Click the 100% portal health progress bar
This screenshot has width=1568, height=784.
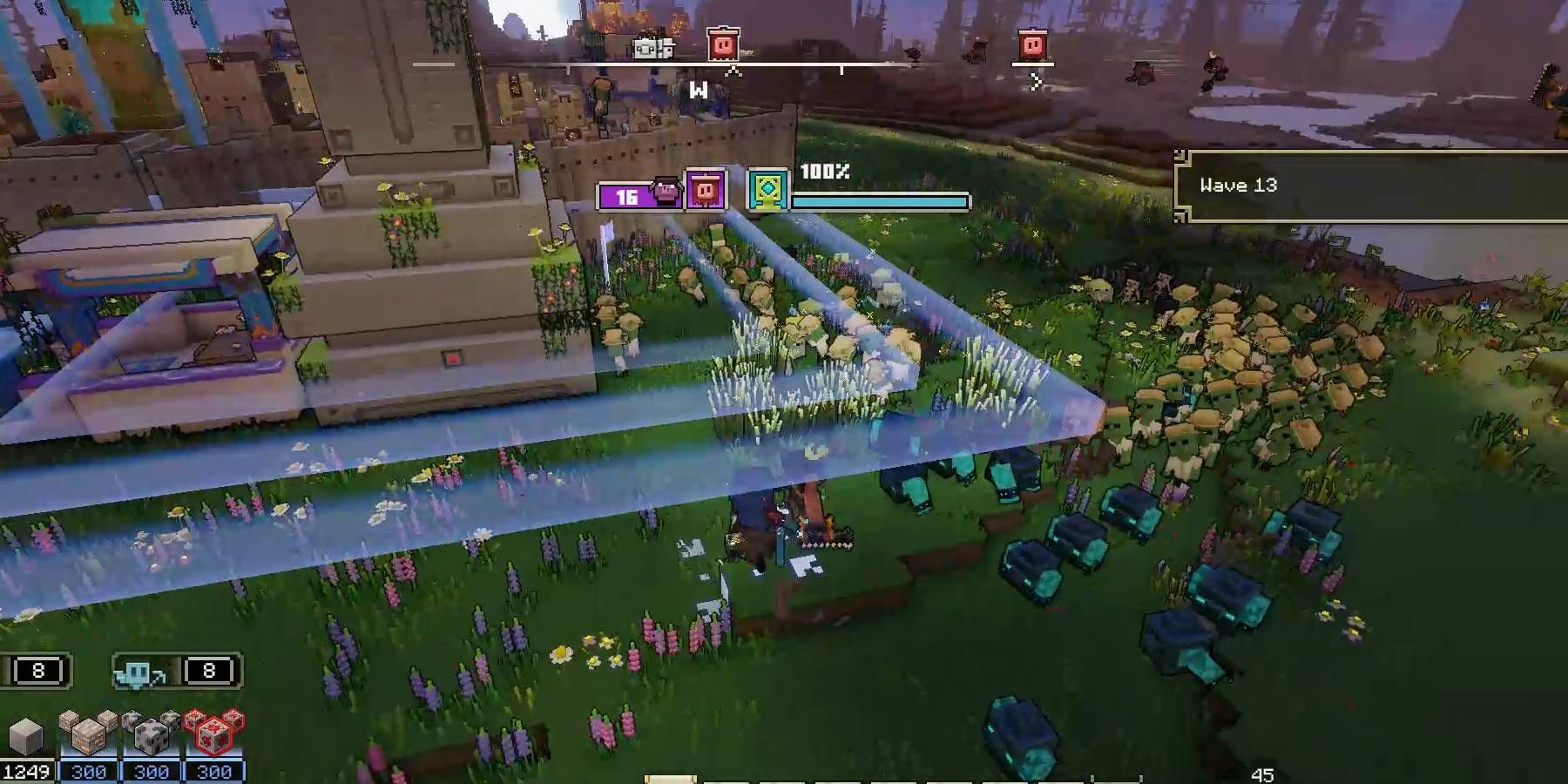pos(881,200)
